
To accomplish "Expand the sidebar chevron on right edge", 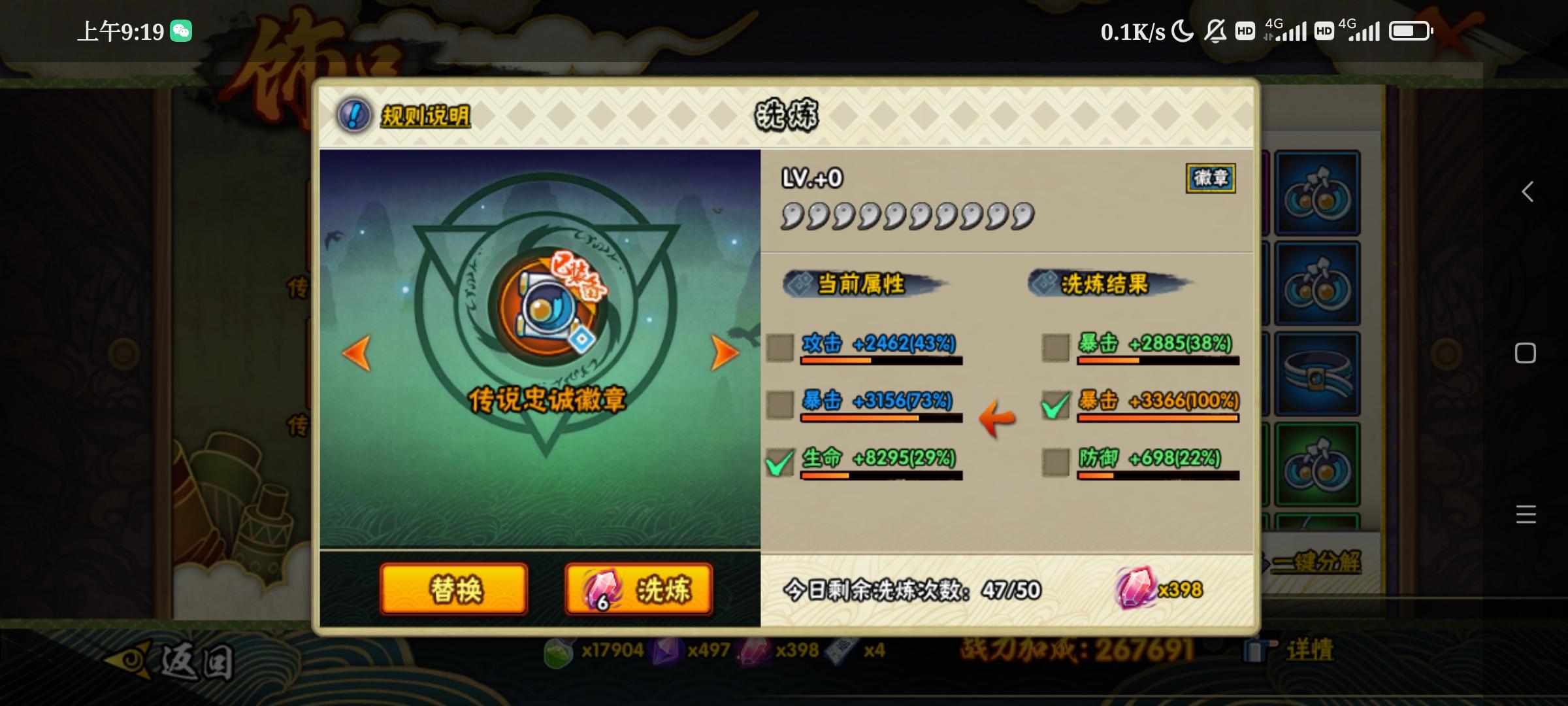I will [x=1527, y=192].
